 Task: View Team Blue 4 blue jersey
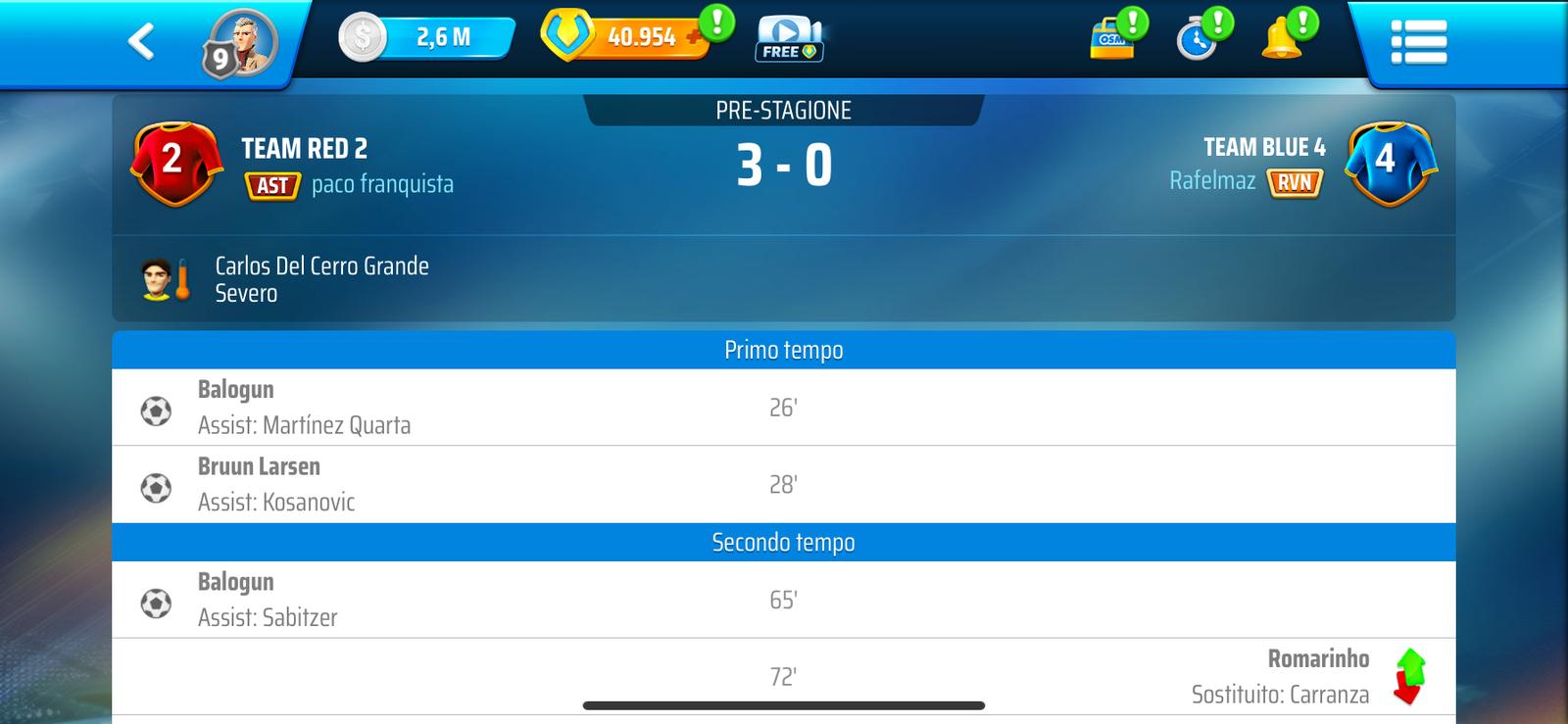1390,163
